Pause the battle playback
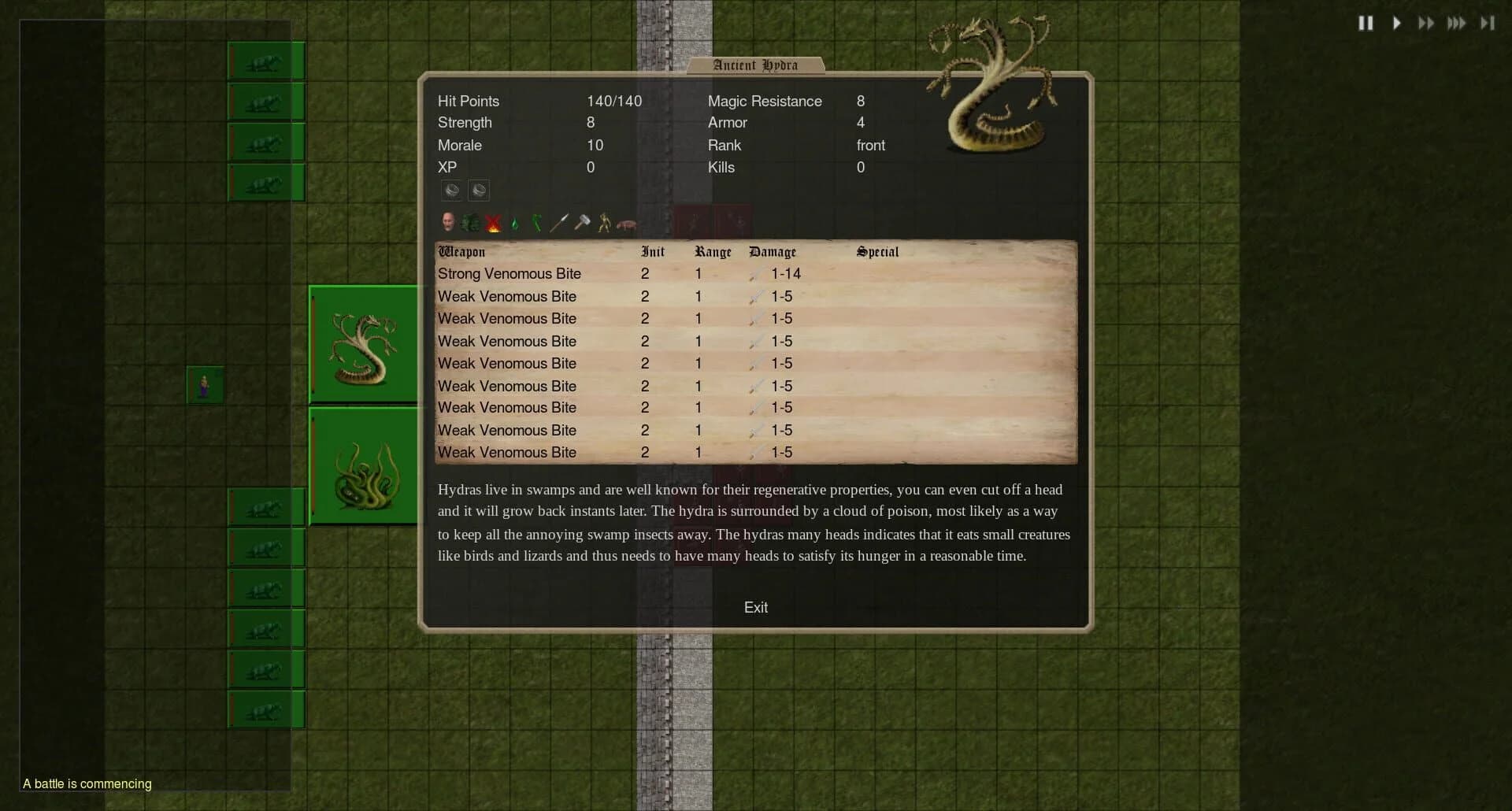 pos(1366,23)
